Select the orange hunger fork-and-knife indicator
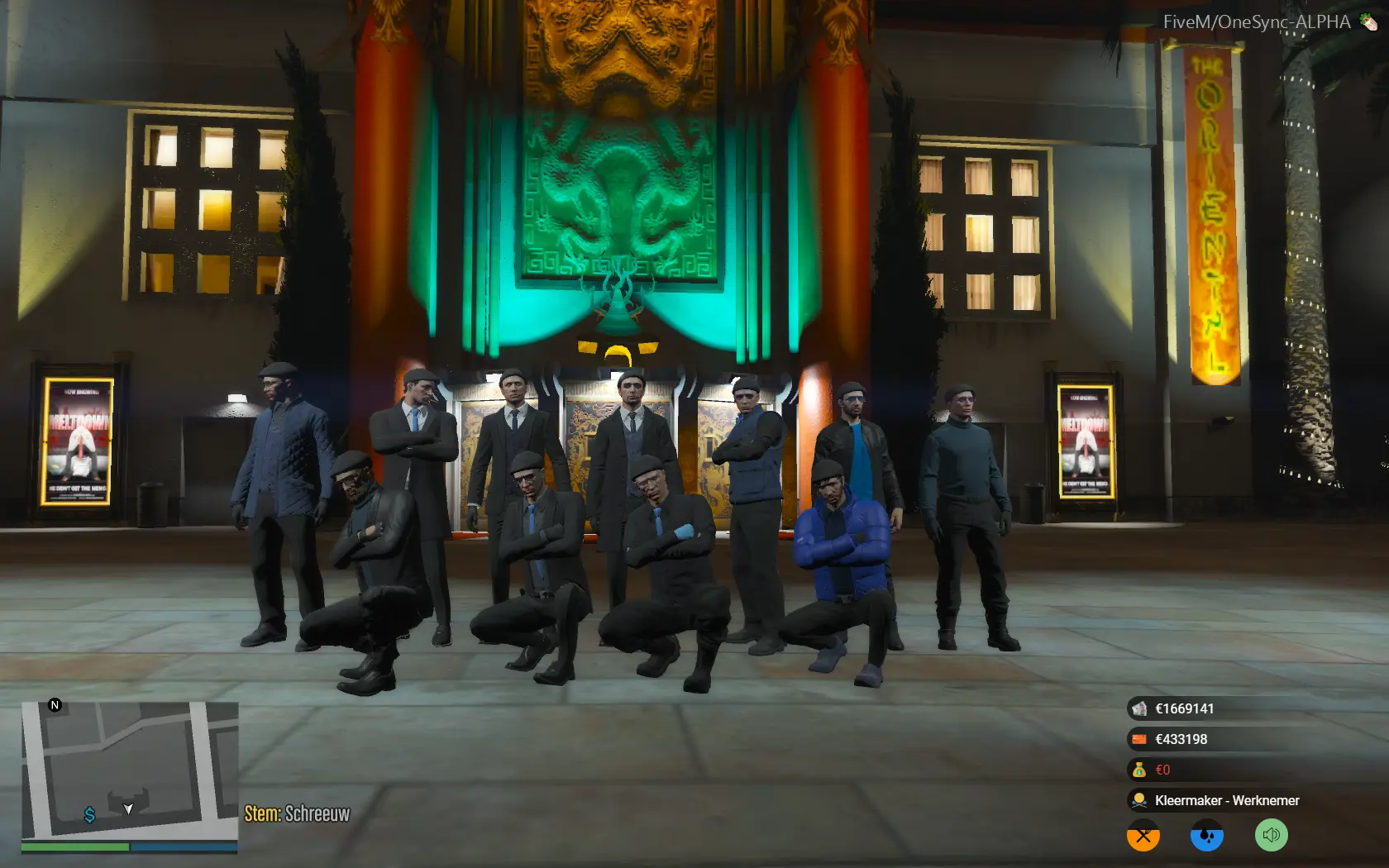The height and width of the screenshot is (868, 1389). 1142,835
